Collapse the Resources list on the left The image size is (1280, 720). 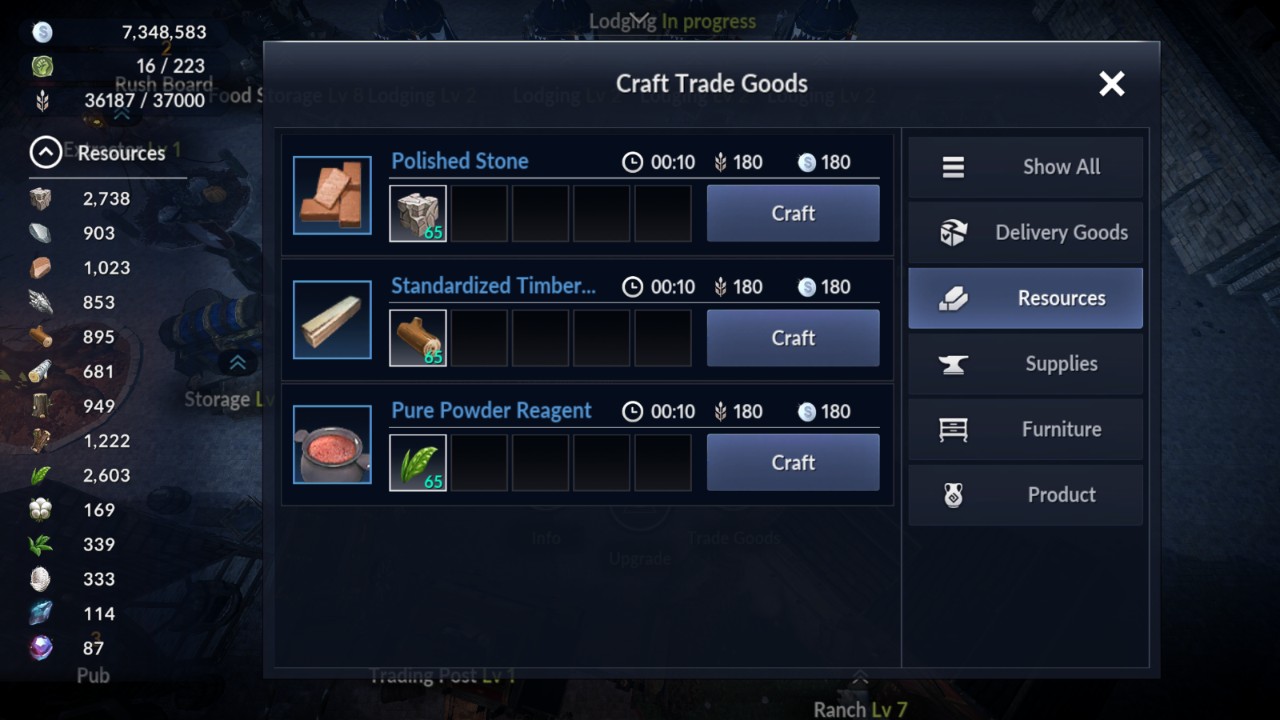coord(45,153)
